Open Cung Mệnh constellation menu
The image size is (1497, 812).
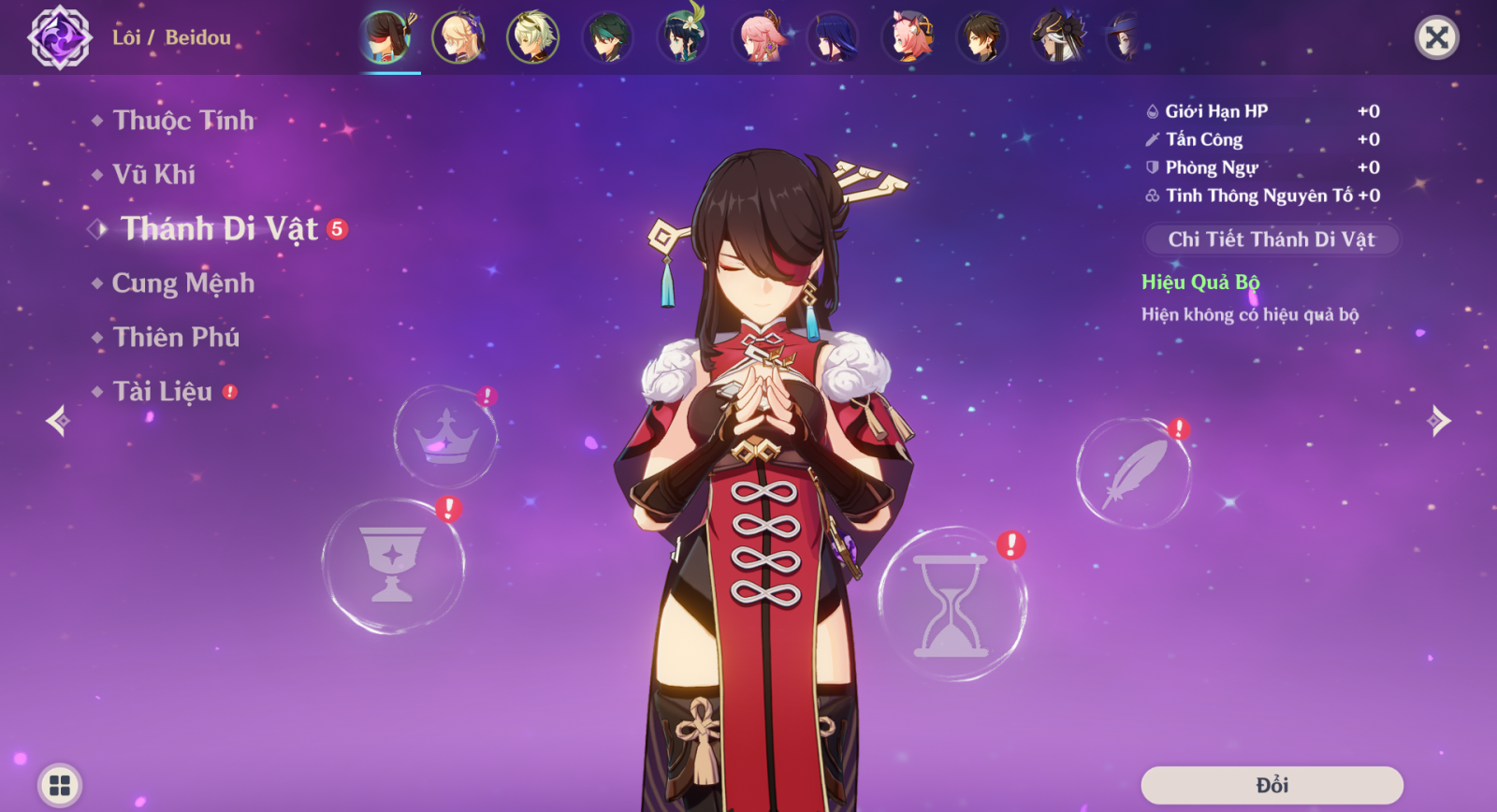coord(182,283)
